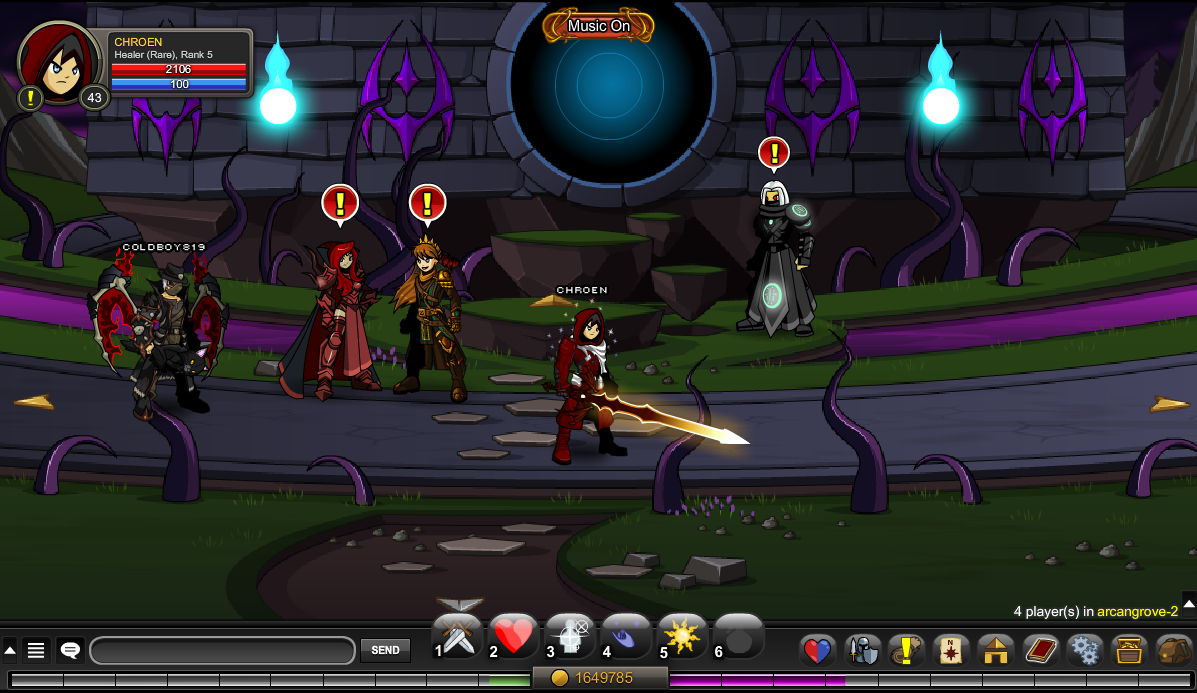The height and width of the screenshot is (693, 1197).
Task: Activate the red heart heal skill
Action: 514,637
